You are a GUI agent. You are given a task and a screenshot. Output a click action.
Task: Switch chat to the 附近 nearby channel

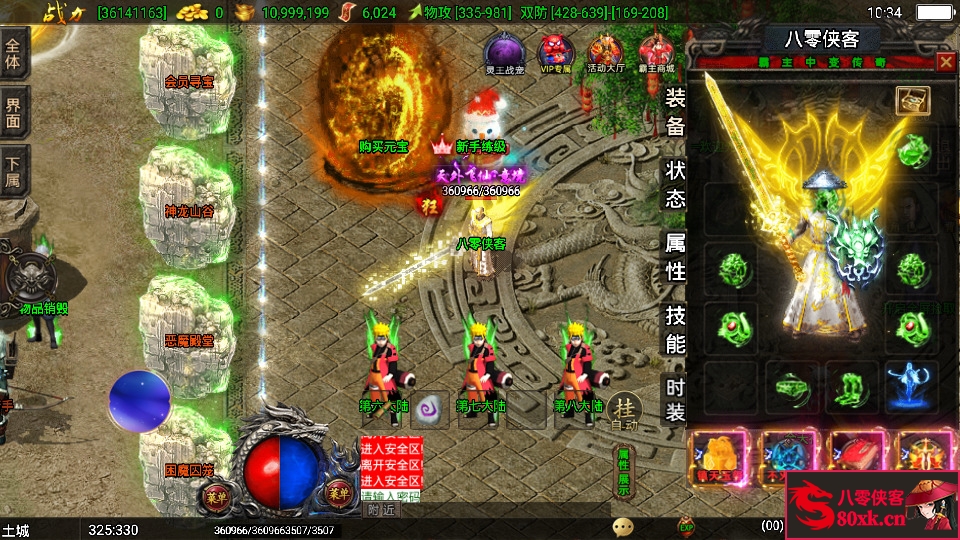click(381, 509)
